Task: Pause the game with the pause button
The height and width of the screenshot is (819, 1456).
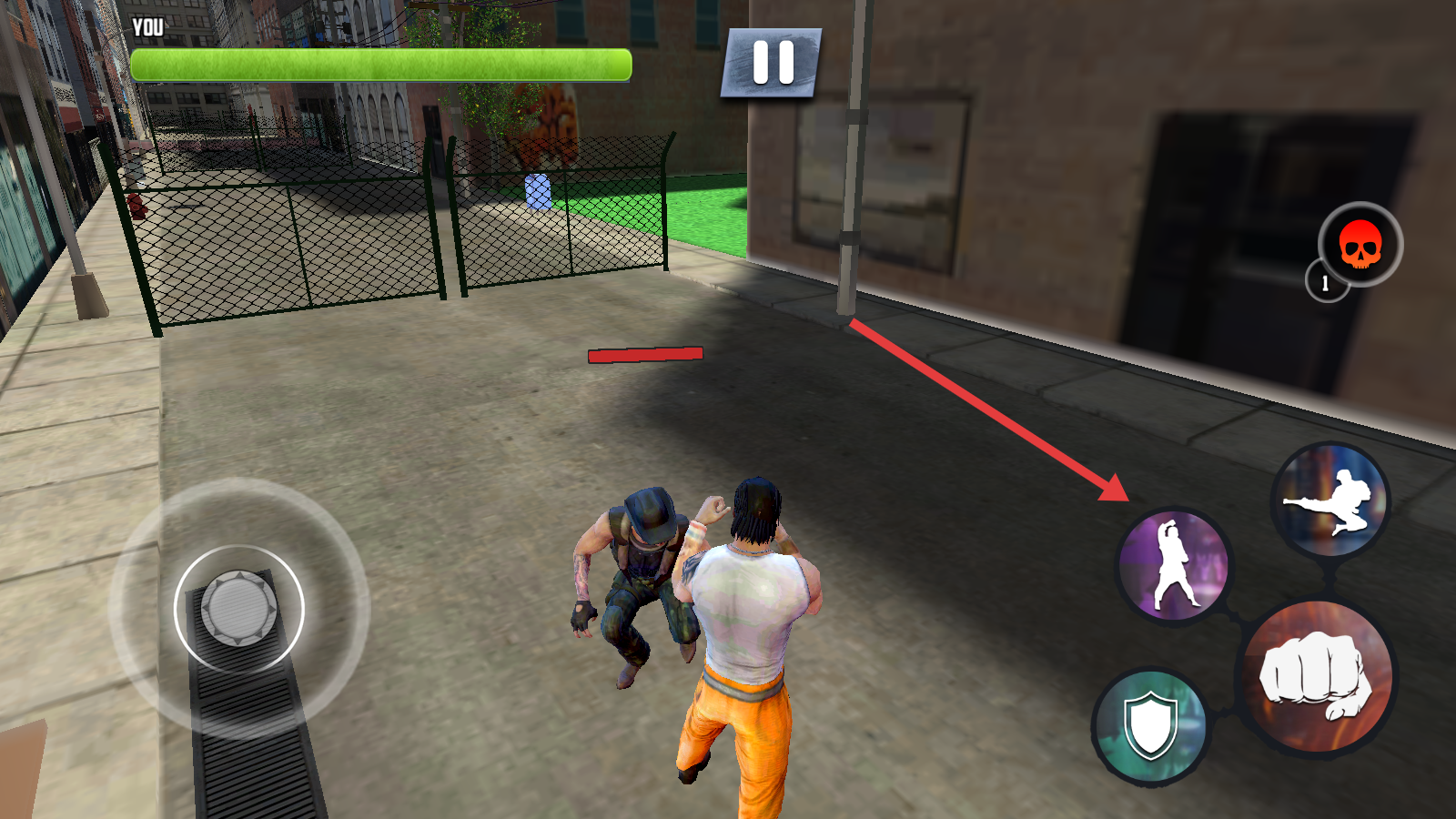Action: (772, 63)
